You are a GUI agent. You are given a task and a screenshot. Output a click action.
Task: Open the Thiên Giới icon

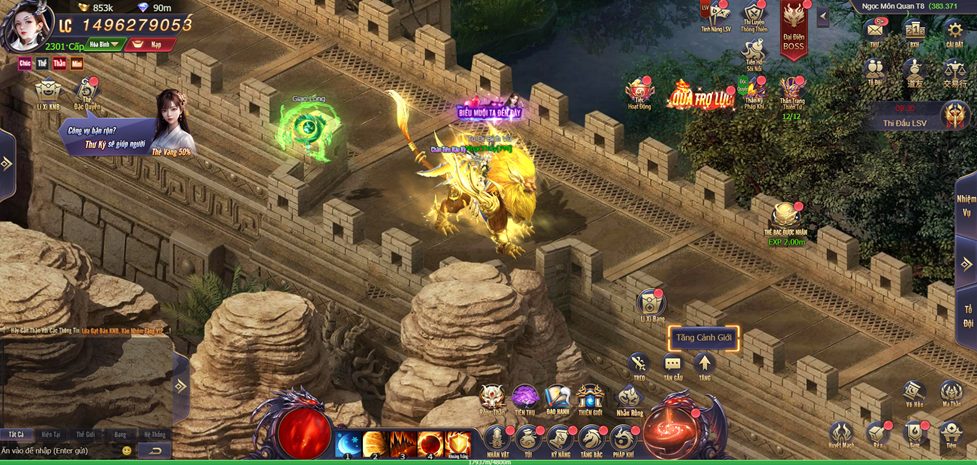[590, 397]
